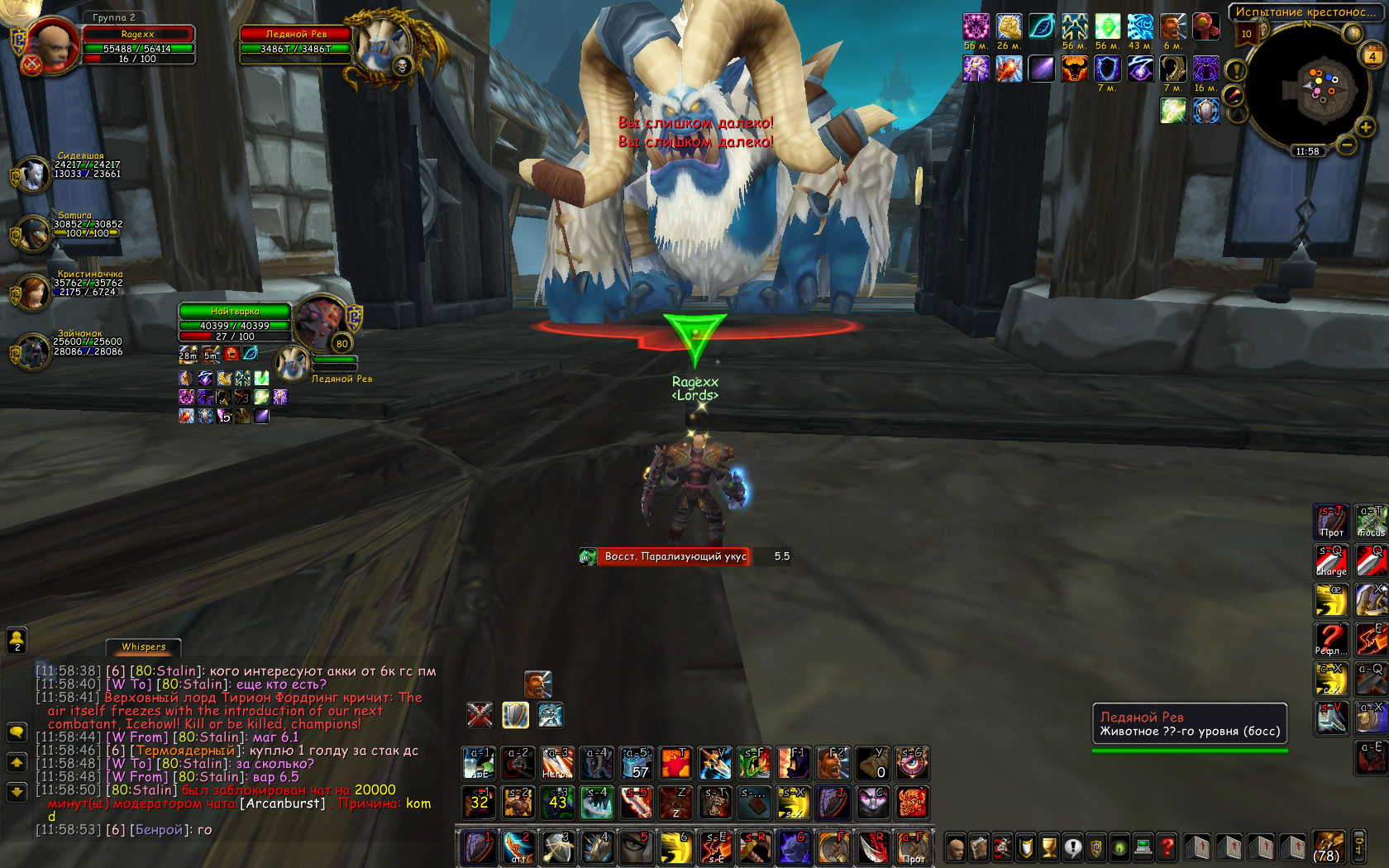
Task: Zoom in the minimap with plus button
Action: click(x=1365, y=127)
